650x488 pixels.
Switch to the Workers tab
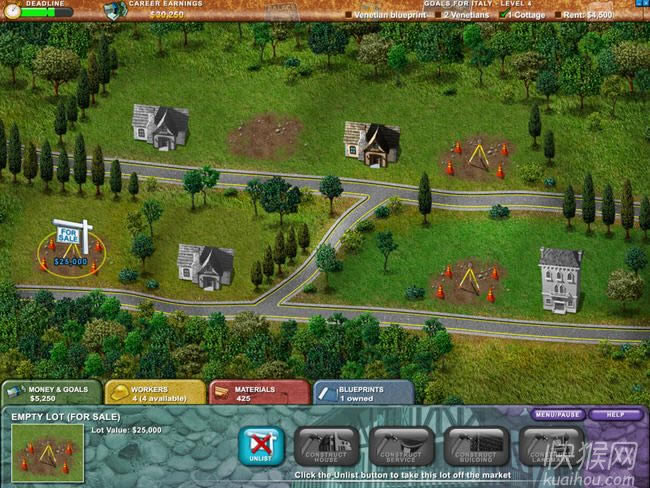(x=153, y=393)
